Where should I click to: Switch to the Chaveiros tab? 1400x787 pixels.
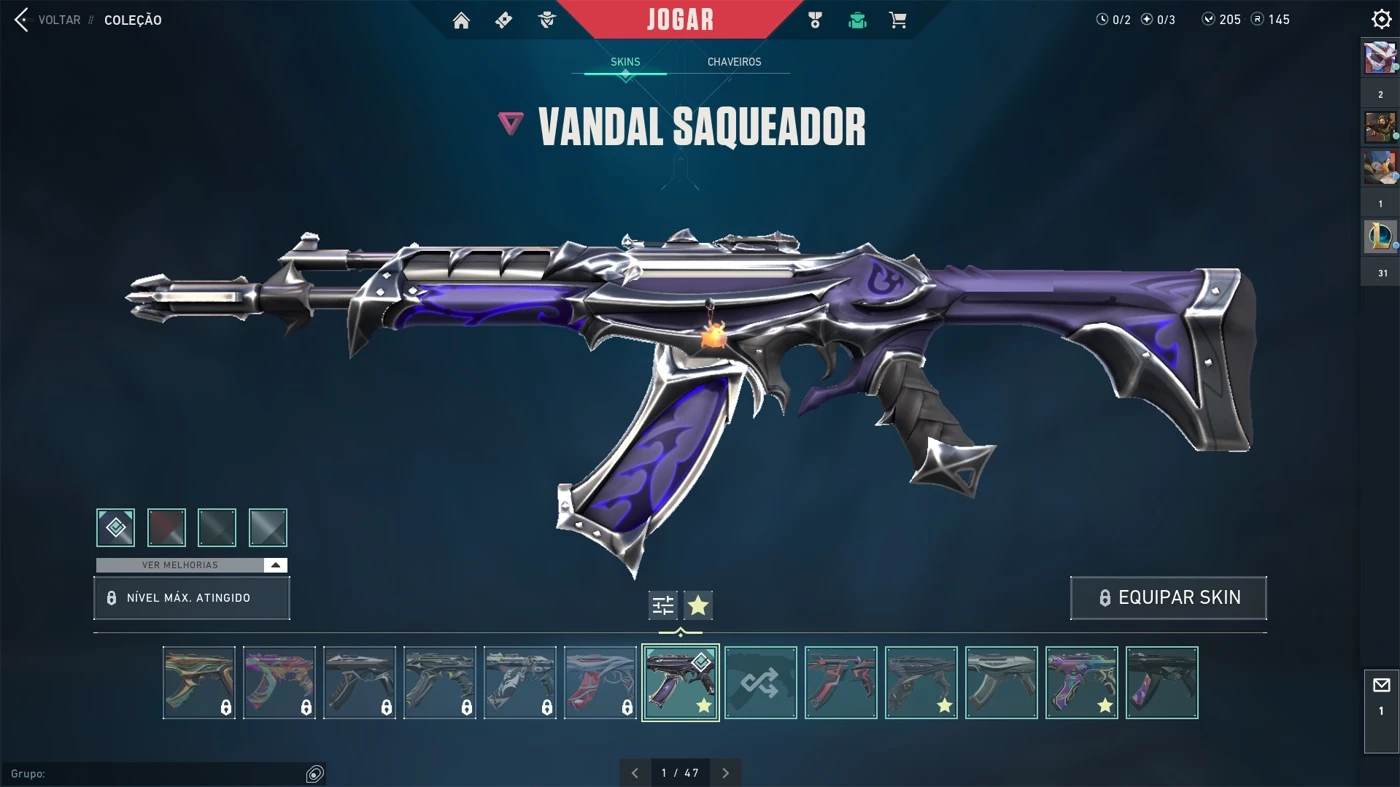click(x=734, y=62)
